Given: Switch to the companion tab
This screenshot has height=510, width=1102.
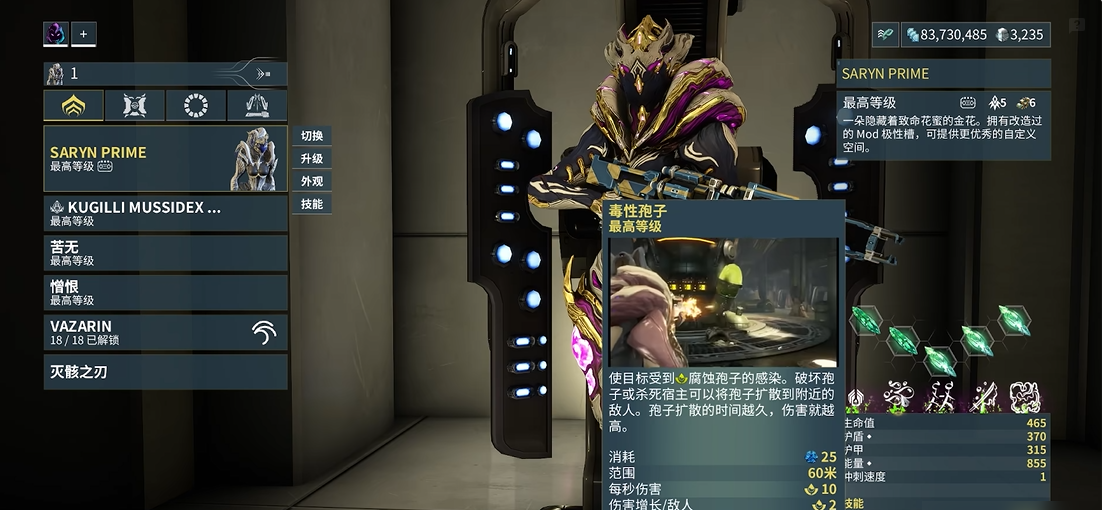Looking at the screenshot, I should [x=135, y=105].
